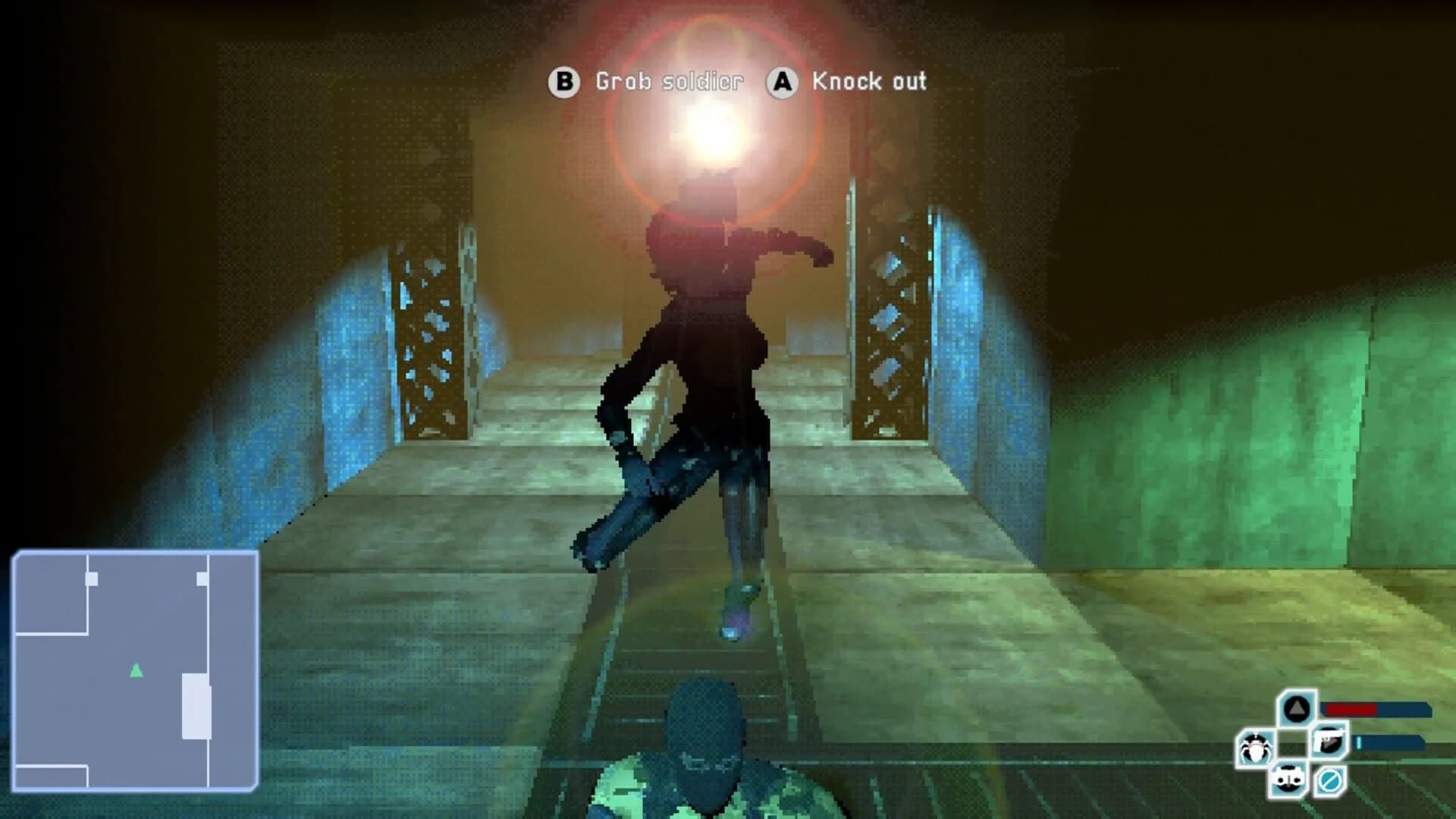Image resolution: width=1456 pixels, height=819 pixels.
Task: Click the green player arrow on the minimap
Action: tap(136, 670)
